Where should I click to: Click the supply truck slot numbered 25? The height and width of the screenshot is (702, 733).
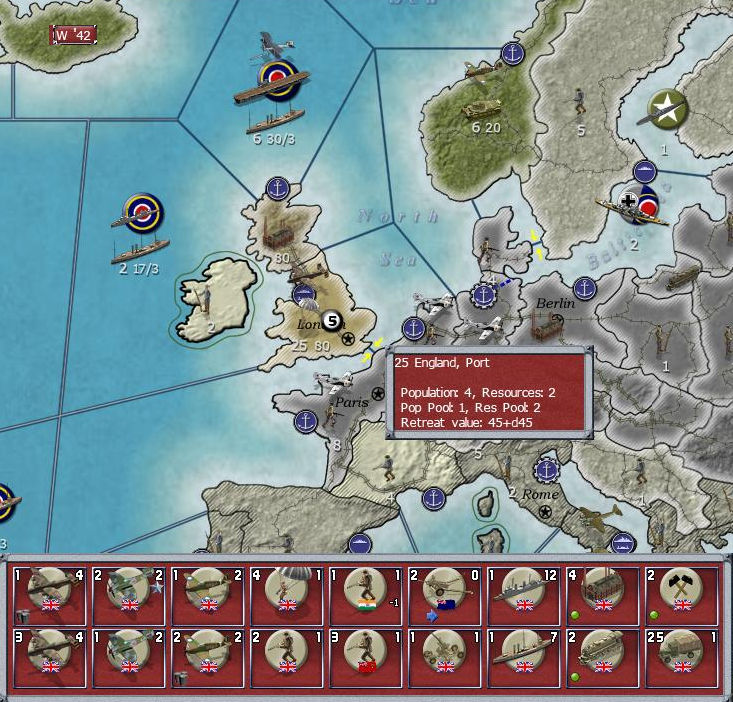(x=681, y=657)
